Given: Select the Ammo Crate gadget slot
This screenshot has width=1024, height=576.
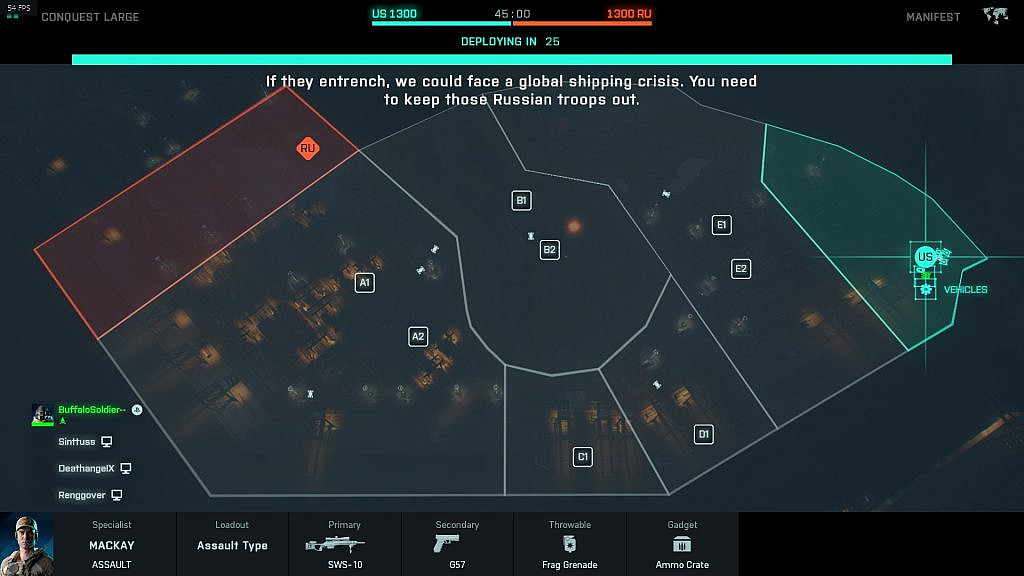Looking at the screenshot, I should point(683,544).
